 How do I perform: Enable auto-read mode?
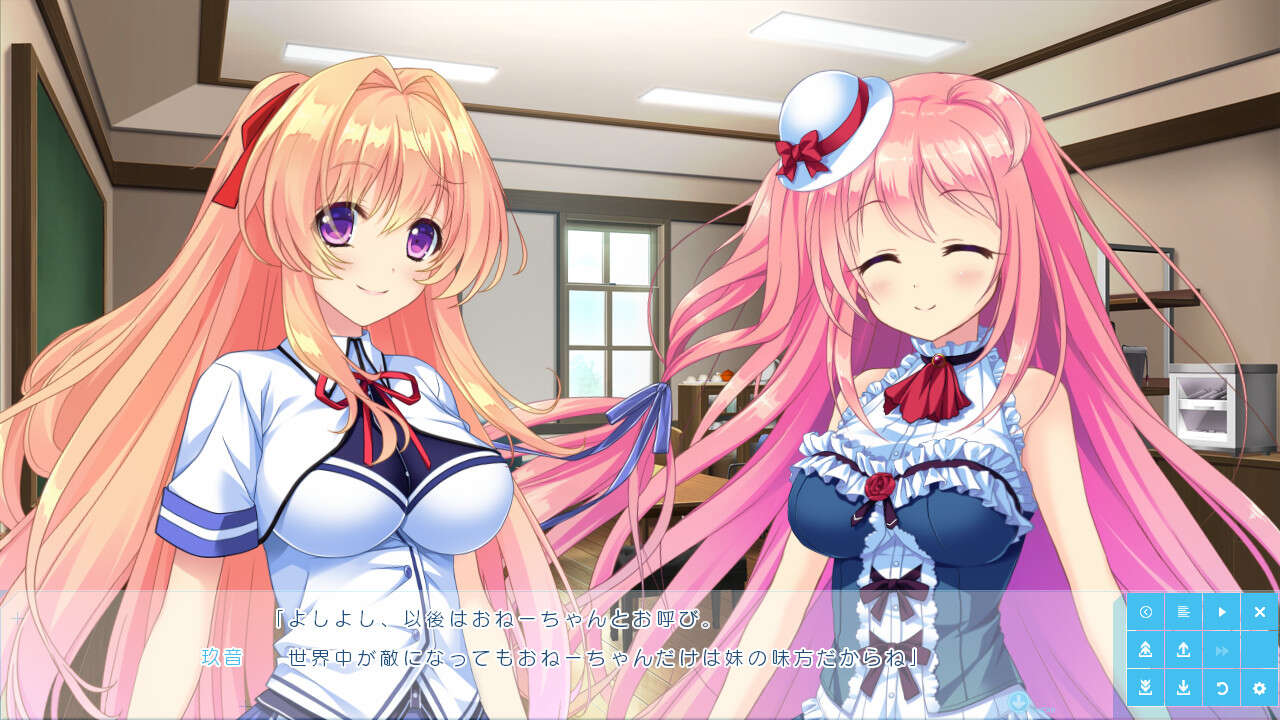point(1222,612)
